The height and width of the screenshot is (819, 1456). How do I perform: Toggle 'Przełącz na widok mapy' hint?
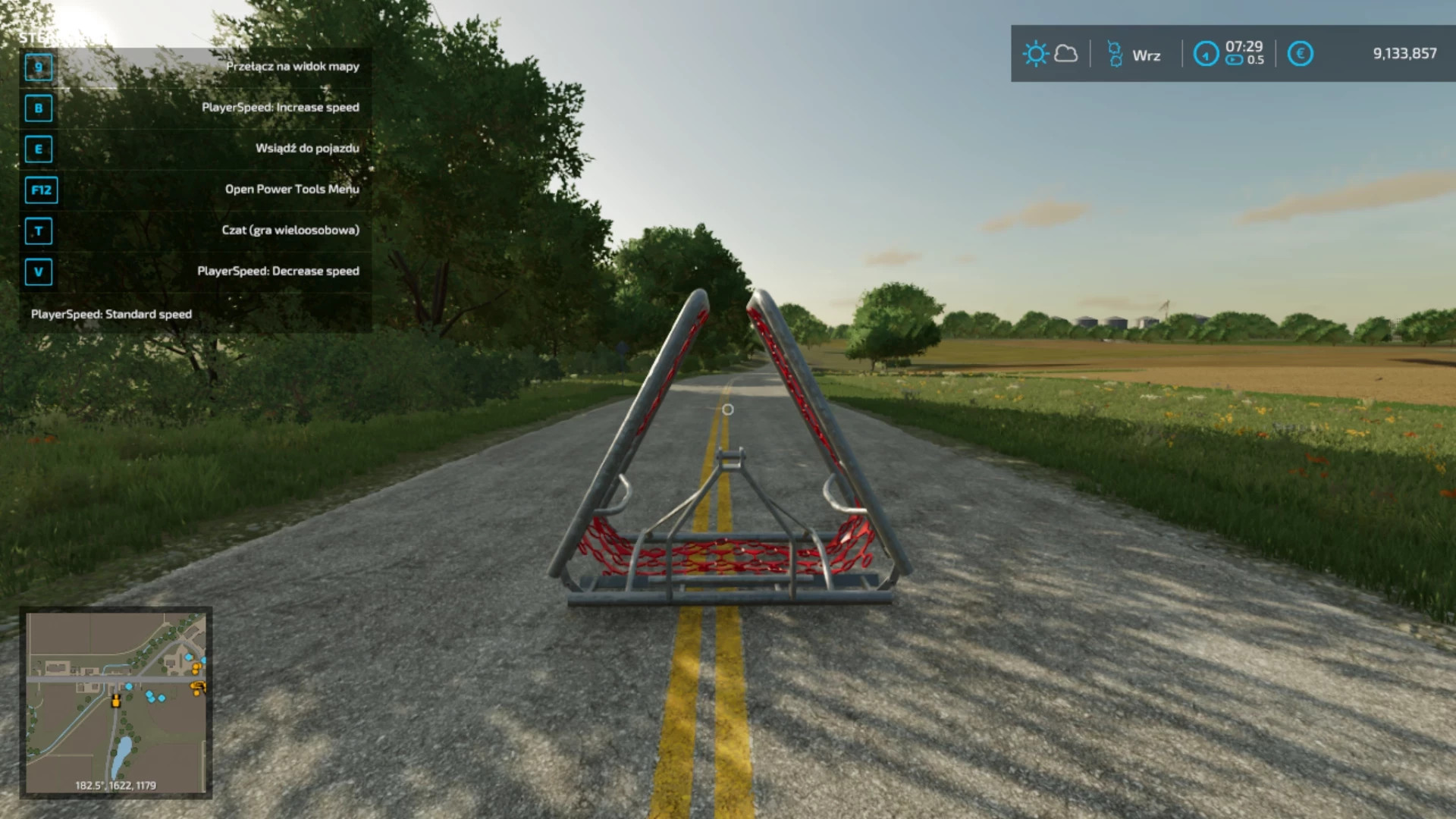[292, 67]
